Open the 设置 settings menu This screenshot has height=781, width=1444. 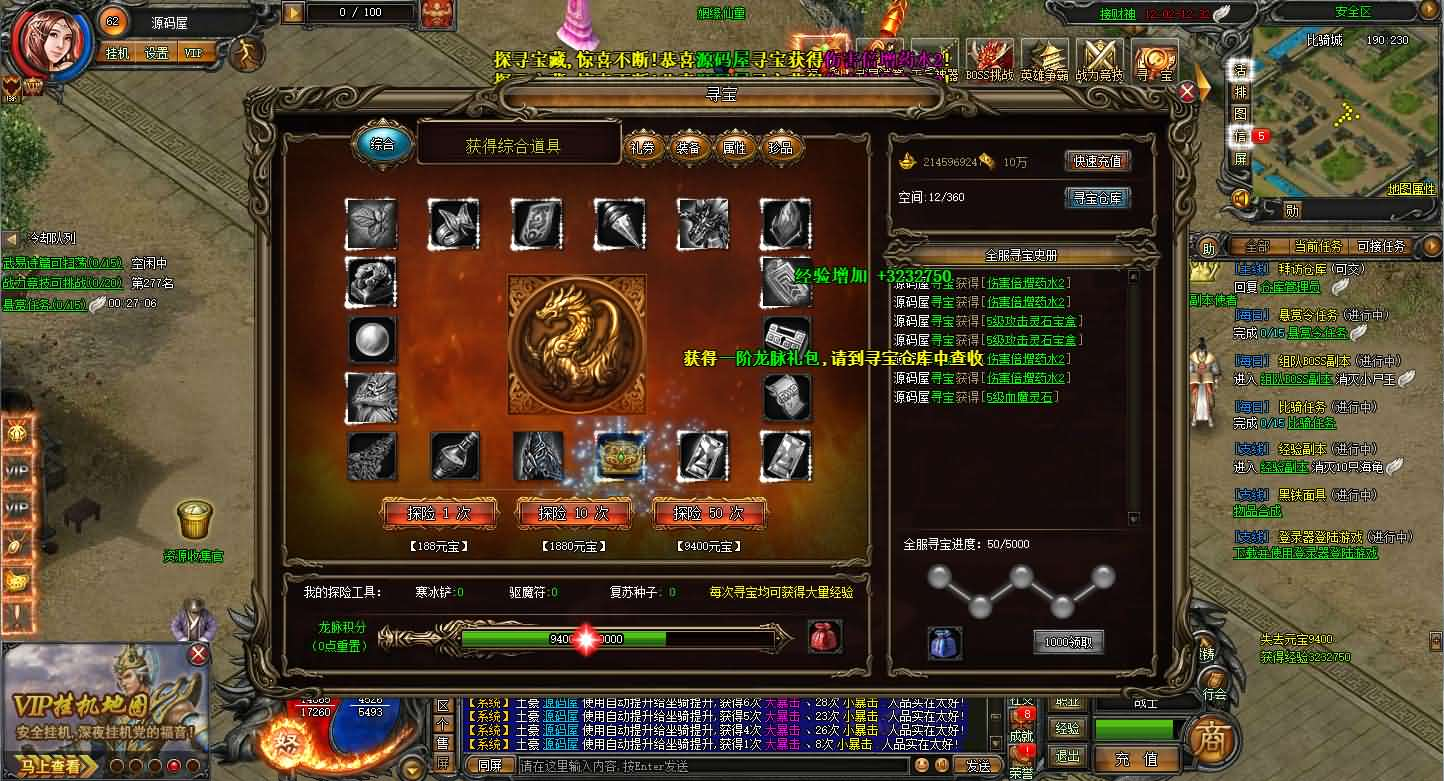pyautogui.click(x=156, y=53)
